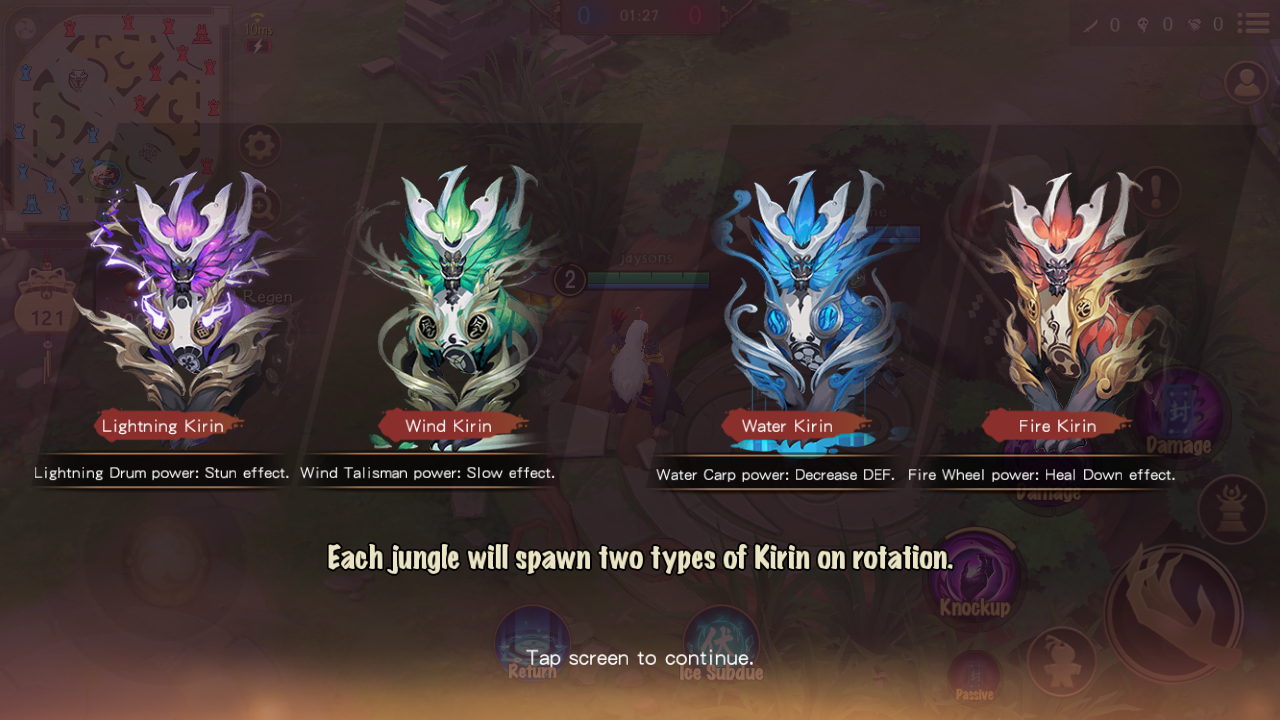The width and height of the screenshot is (1280, 720).
Task: Cast the Ice Subdue ability
Action: point(720,643)
